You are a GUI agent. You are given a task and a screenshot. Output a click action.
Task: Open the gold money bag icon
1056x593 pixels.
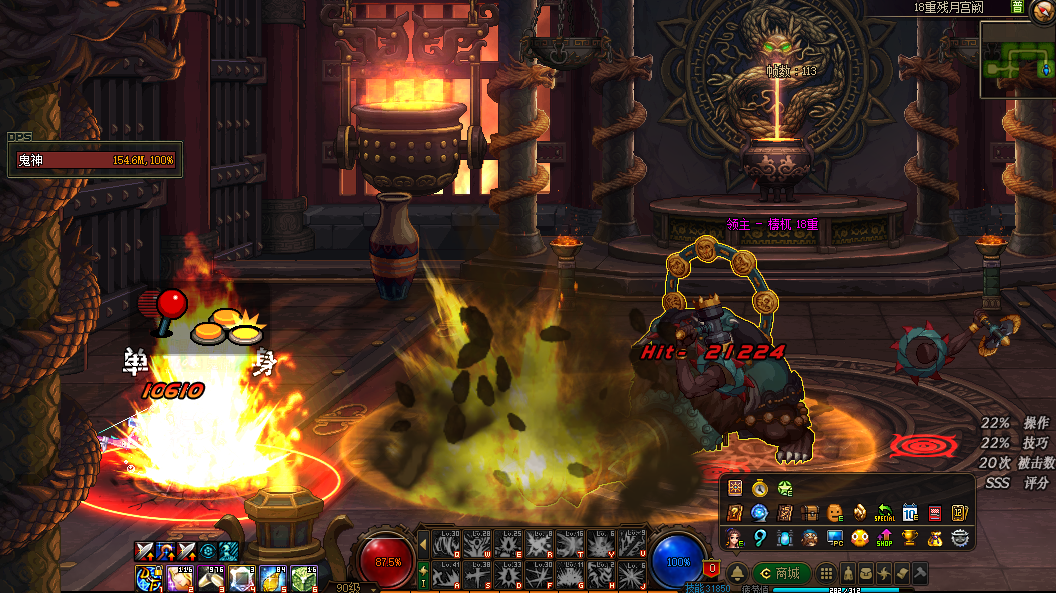tap(934, 538)
